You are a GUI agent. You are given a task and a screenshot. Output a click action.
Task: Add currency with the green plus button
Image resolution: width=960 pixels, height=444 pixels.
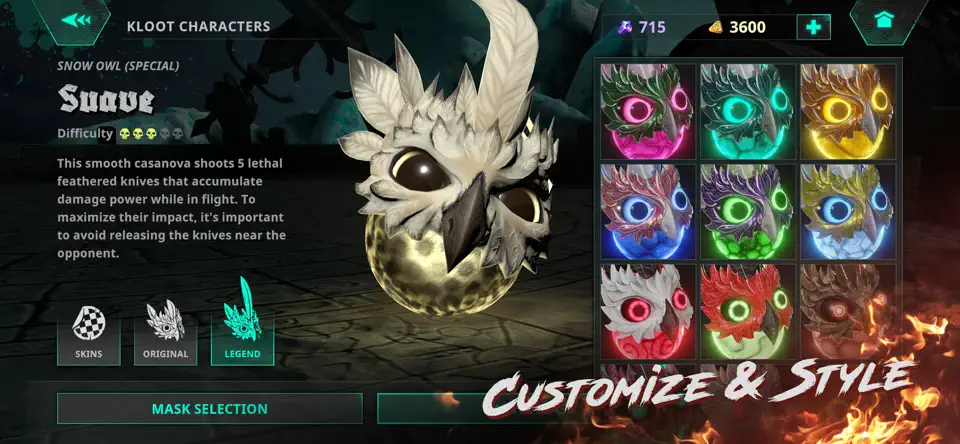pos(813,27)
